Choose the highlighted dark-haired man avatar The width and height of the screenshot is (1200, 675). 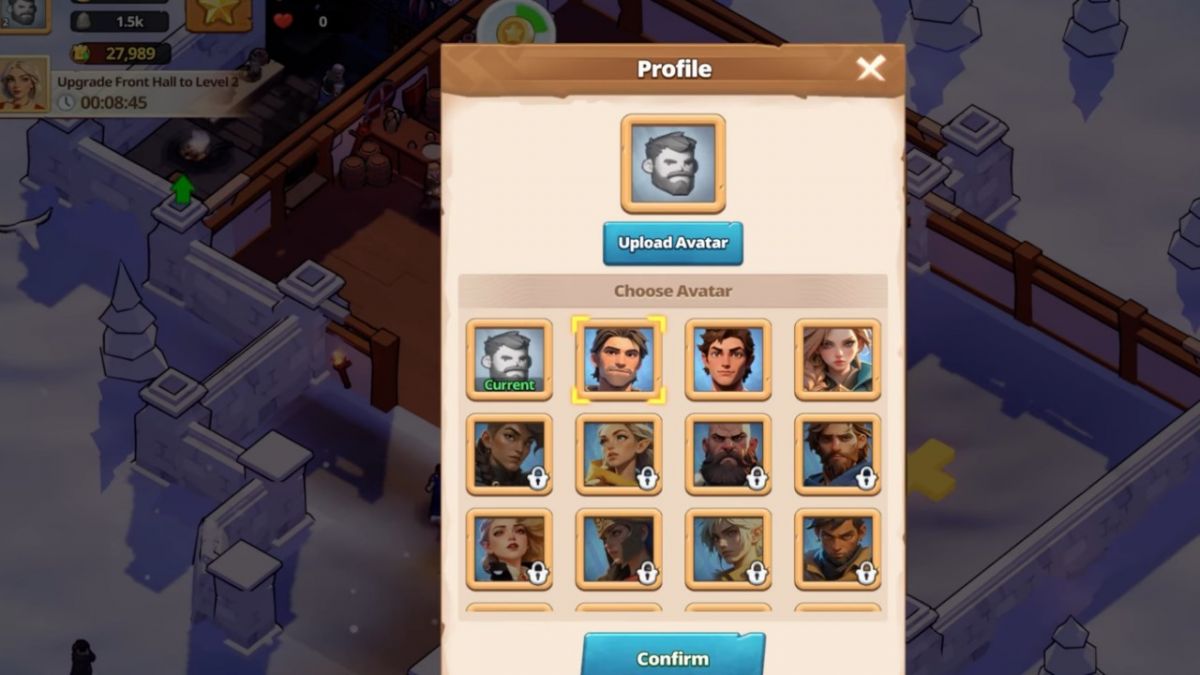(618, 360)
